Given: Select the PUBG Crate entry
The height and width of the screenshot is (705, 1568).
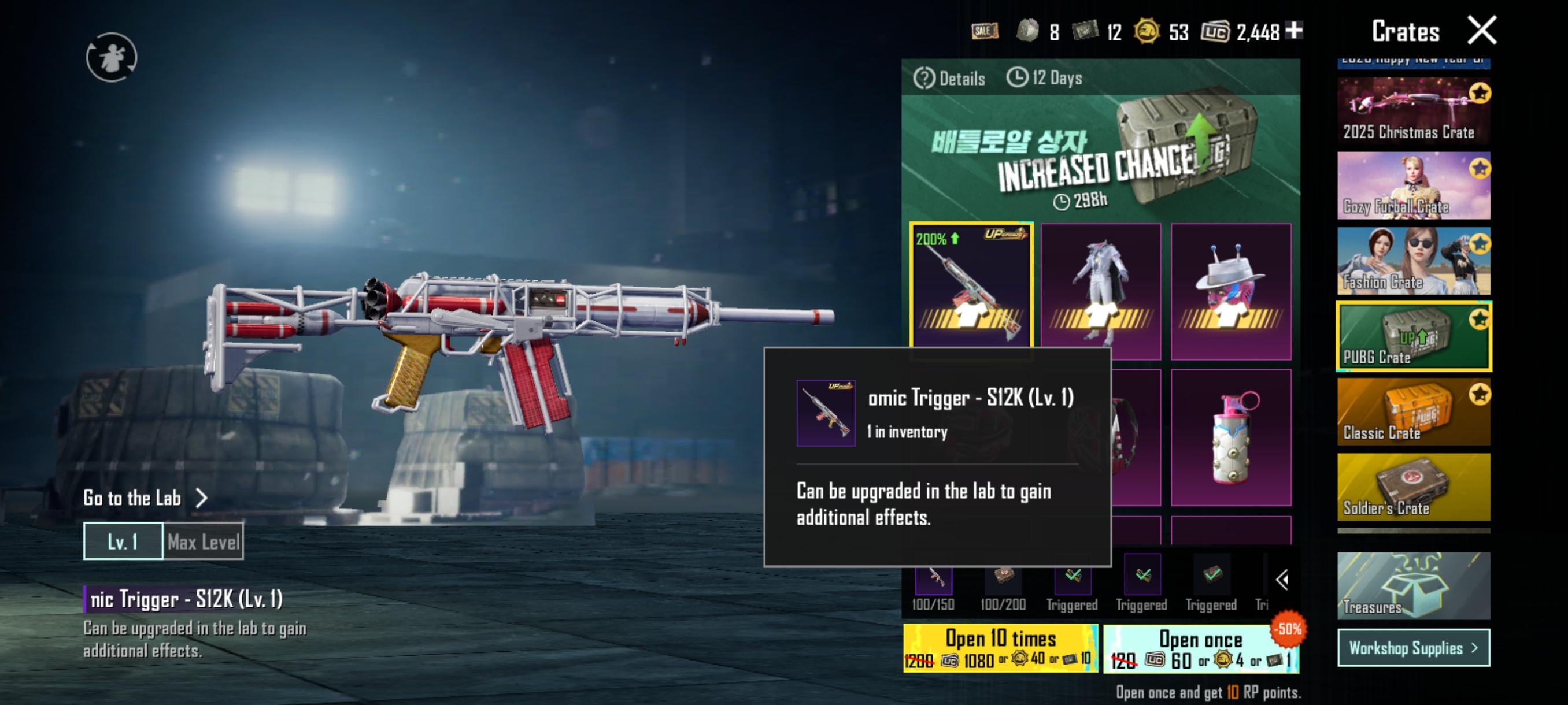Looking at the screenshot, I should click(1413, 336).
